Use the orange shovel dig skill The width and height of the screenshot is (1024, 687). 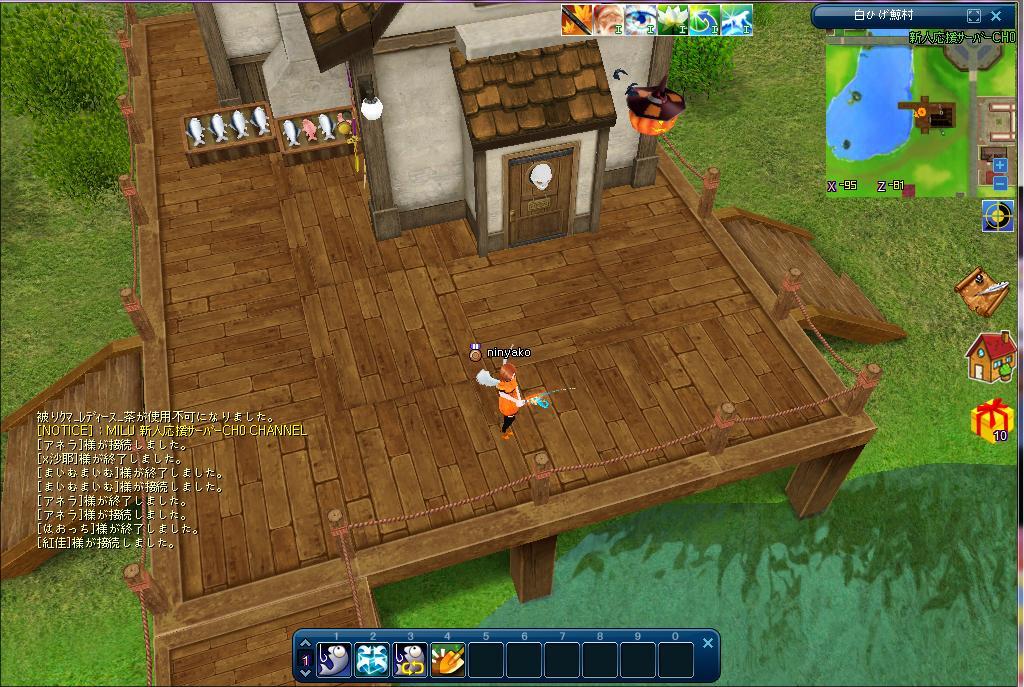(447, 660)
